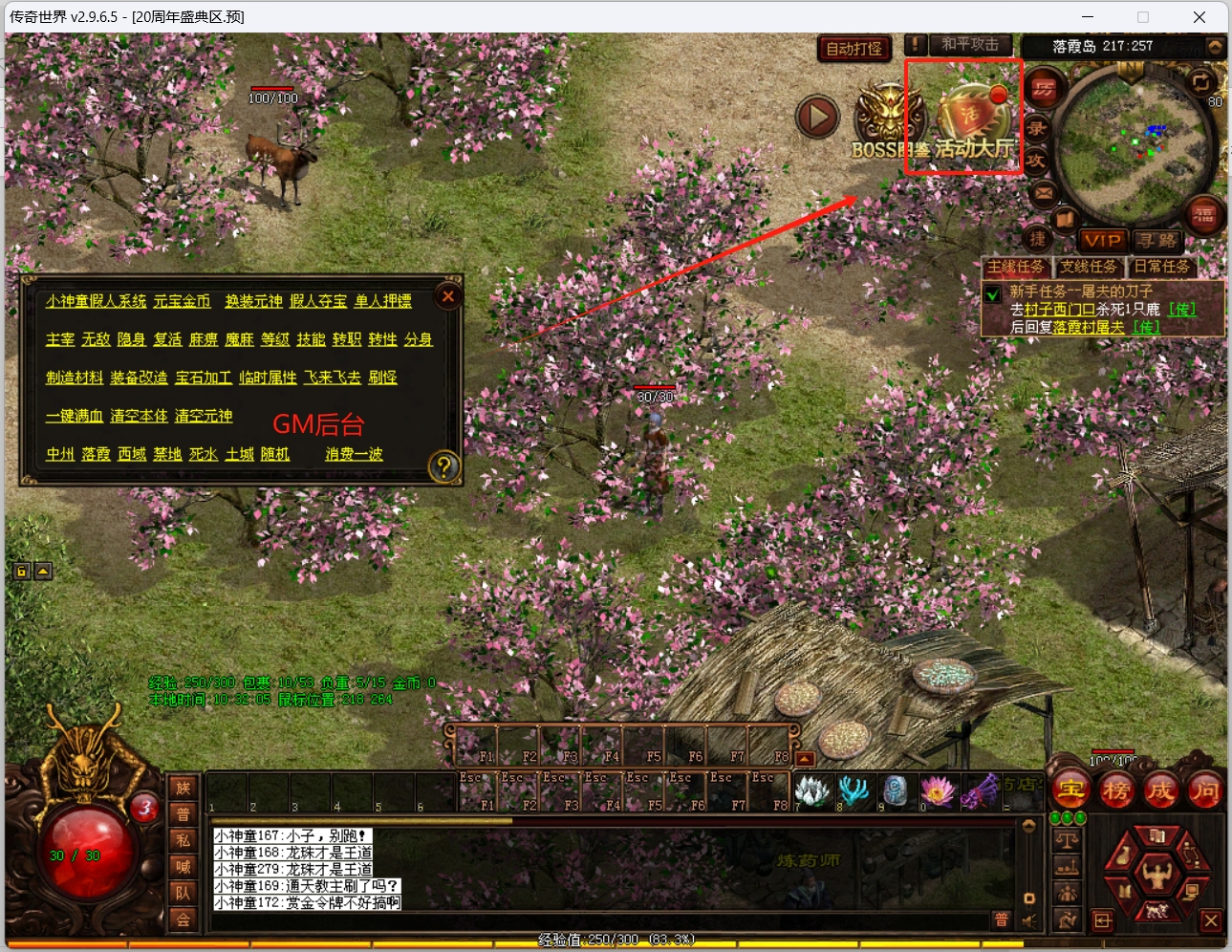Teleport via the 中州 link
This screenshot has width=1232, height=952.
(60, 454)
